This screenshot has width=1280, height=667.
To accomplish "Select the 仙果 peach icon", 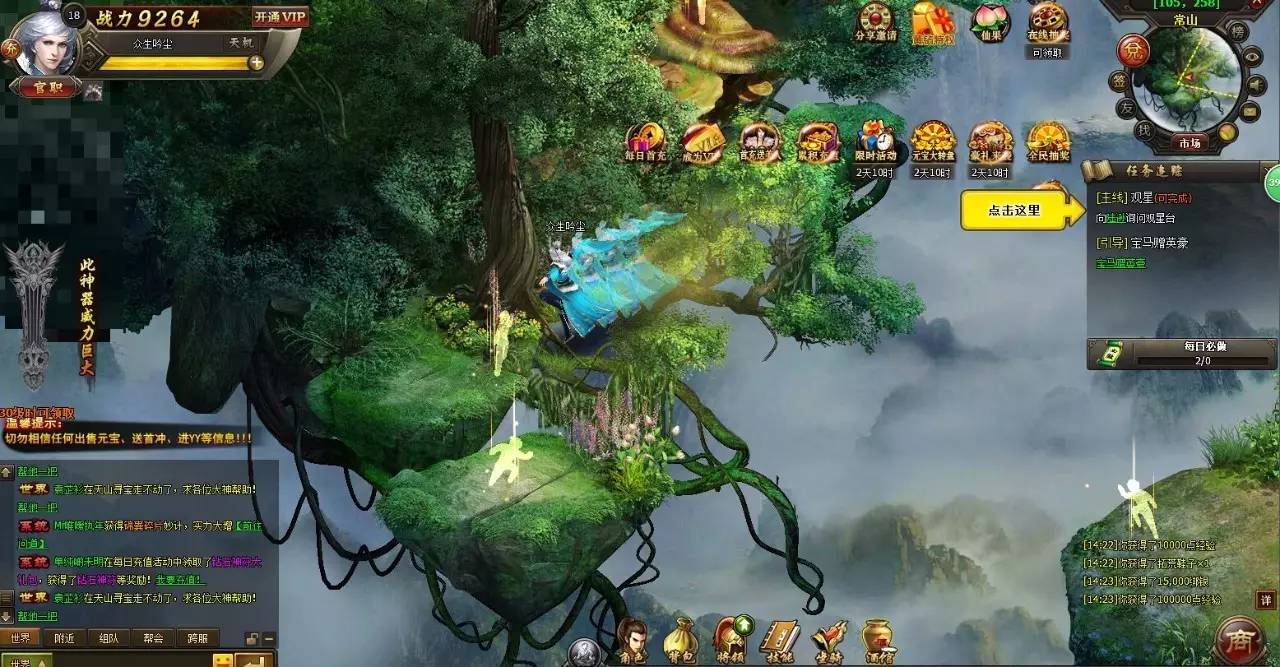I will (x=990, y=23).
